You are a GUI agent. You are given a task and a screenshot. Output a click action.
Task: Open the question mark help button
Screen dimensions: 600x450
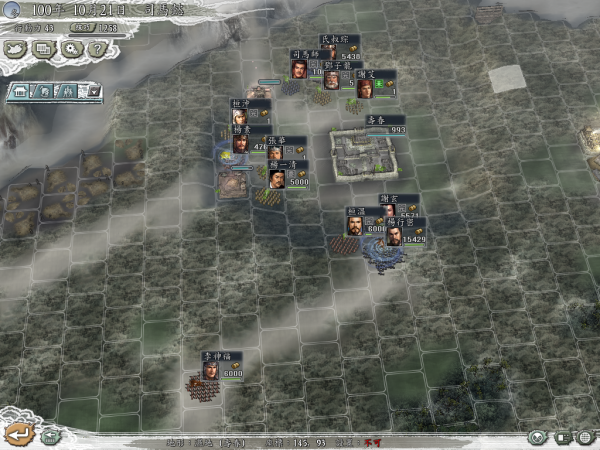coord(96,47)
